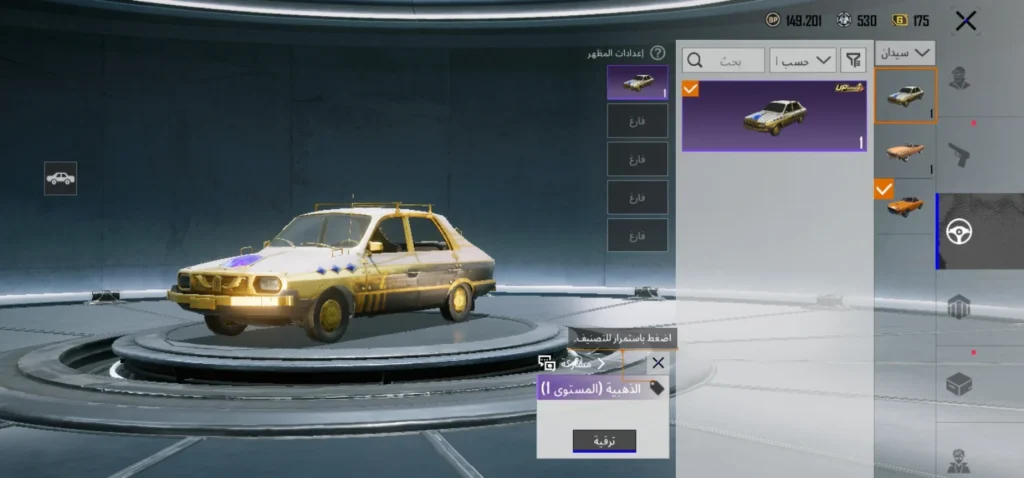Select the highlighted sedan thumbnail in the side list
This screenshot has width=1024, height=478.
pyautogui.click(x=904, y=95)
